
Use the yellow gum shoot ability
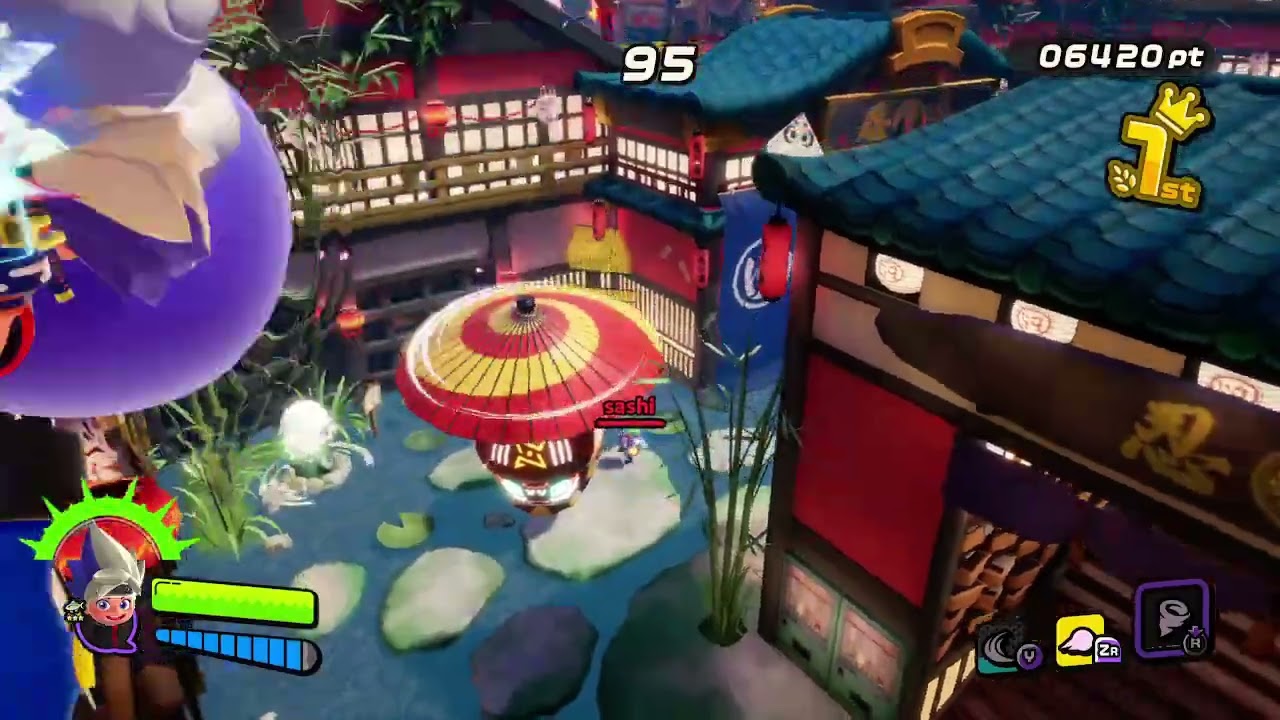point(1084,641)
